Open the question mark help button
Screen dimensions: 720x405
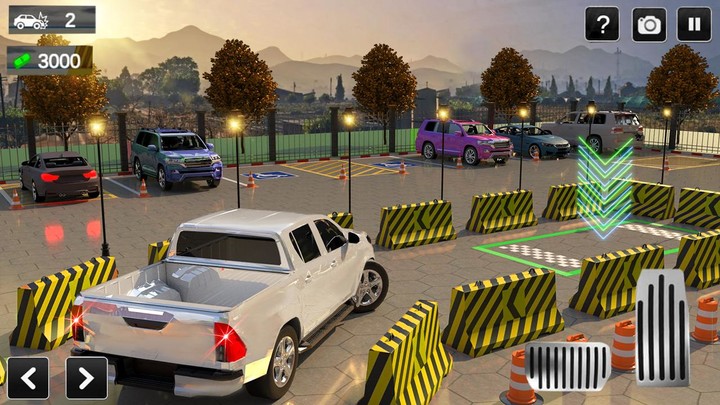coord(602,24)
